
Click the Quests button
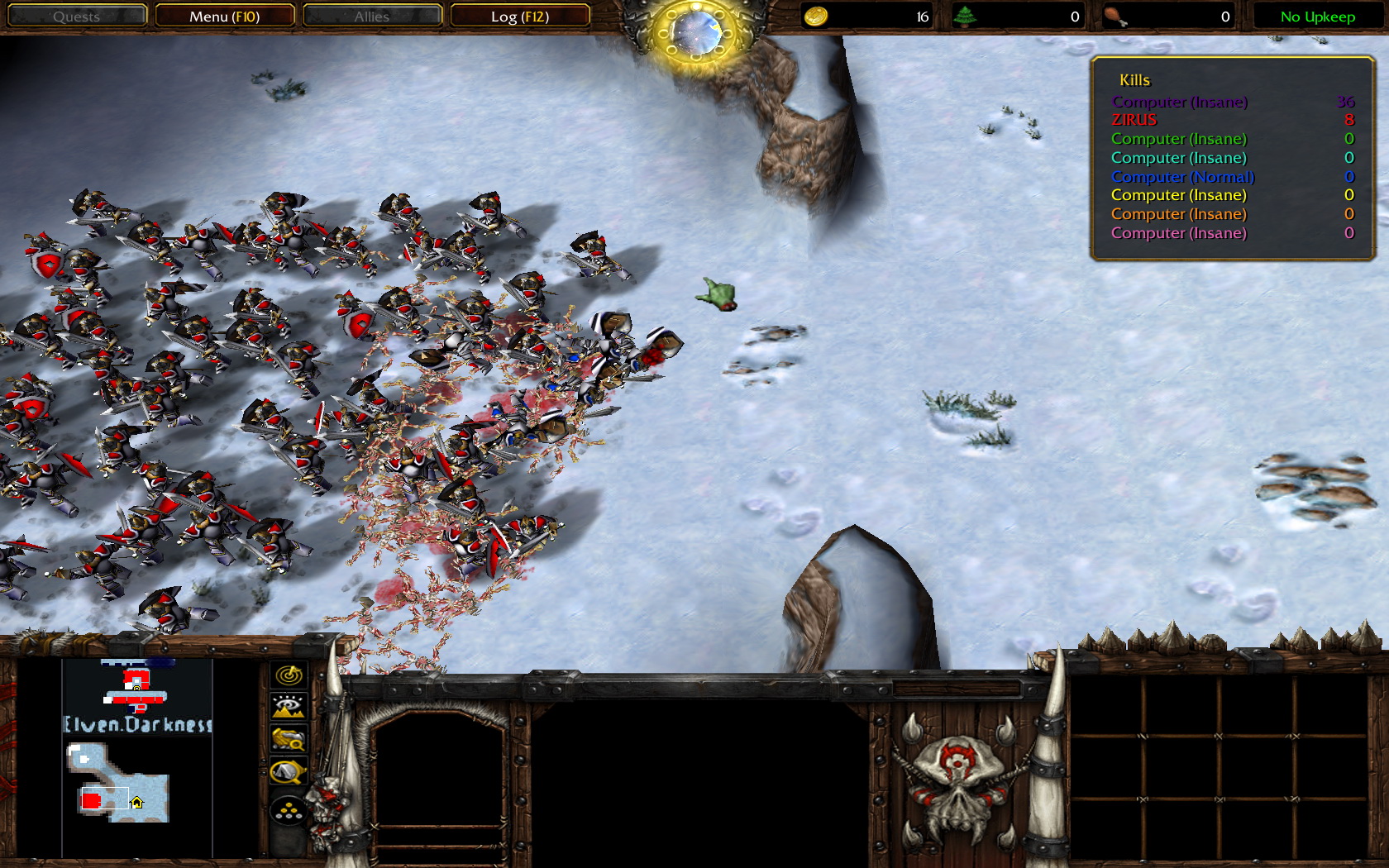point(77,16)
